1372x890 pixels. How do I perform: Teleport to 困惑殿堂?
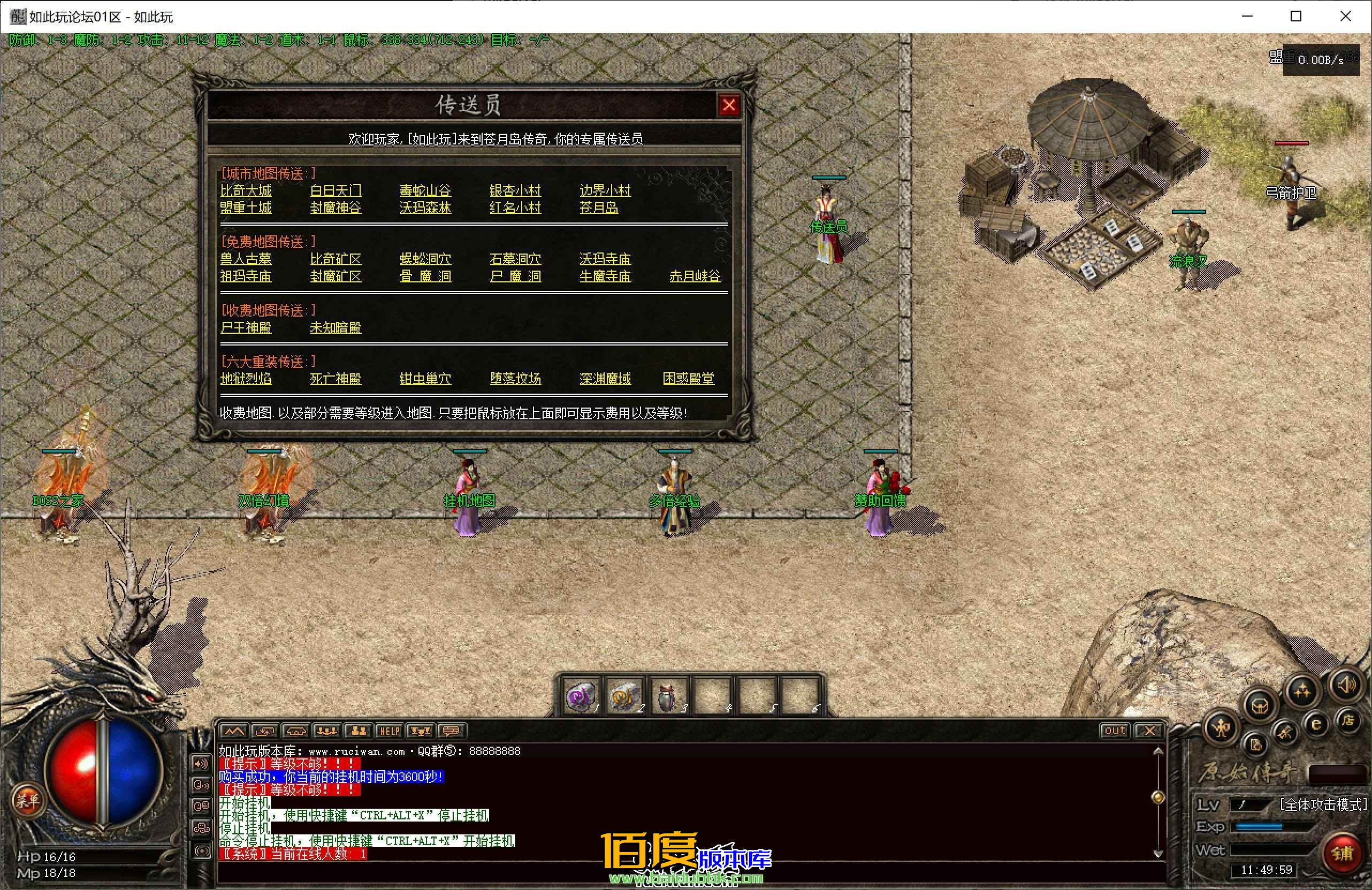(688, 379)
